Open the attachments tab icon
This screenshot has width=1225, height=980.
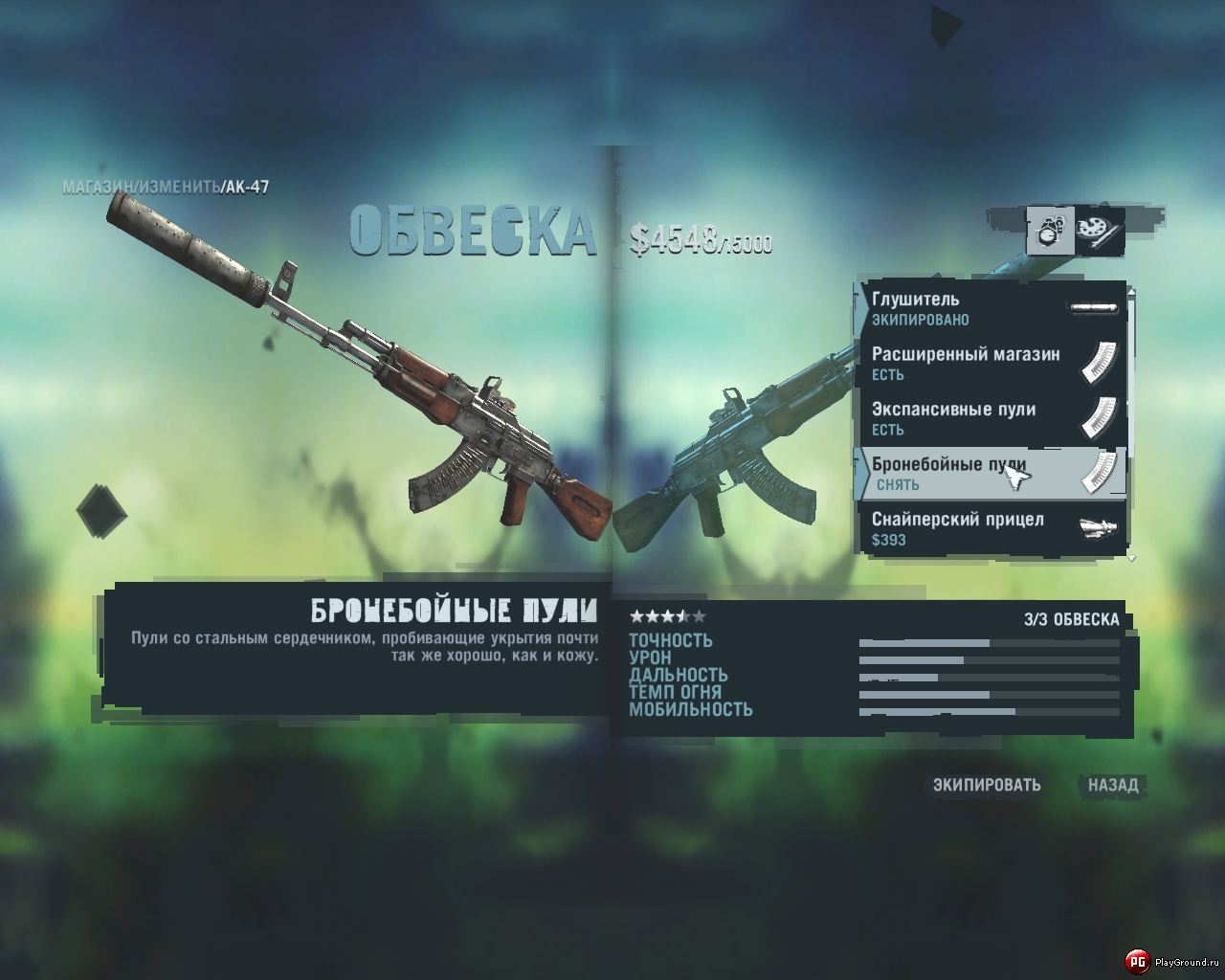tap(1050, 232)
